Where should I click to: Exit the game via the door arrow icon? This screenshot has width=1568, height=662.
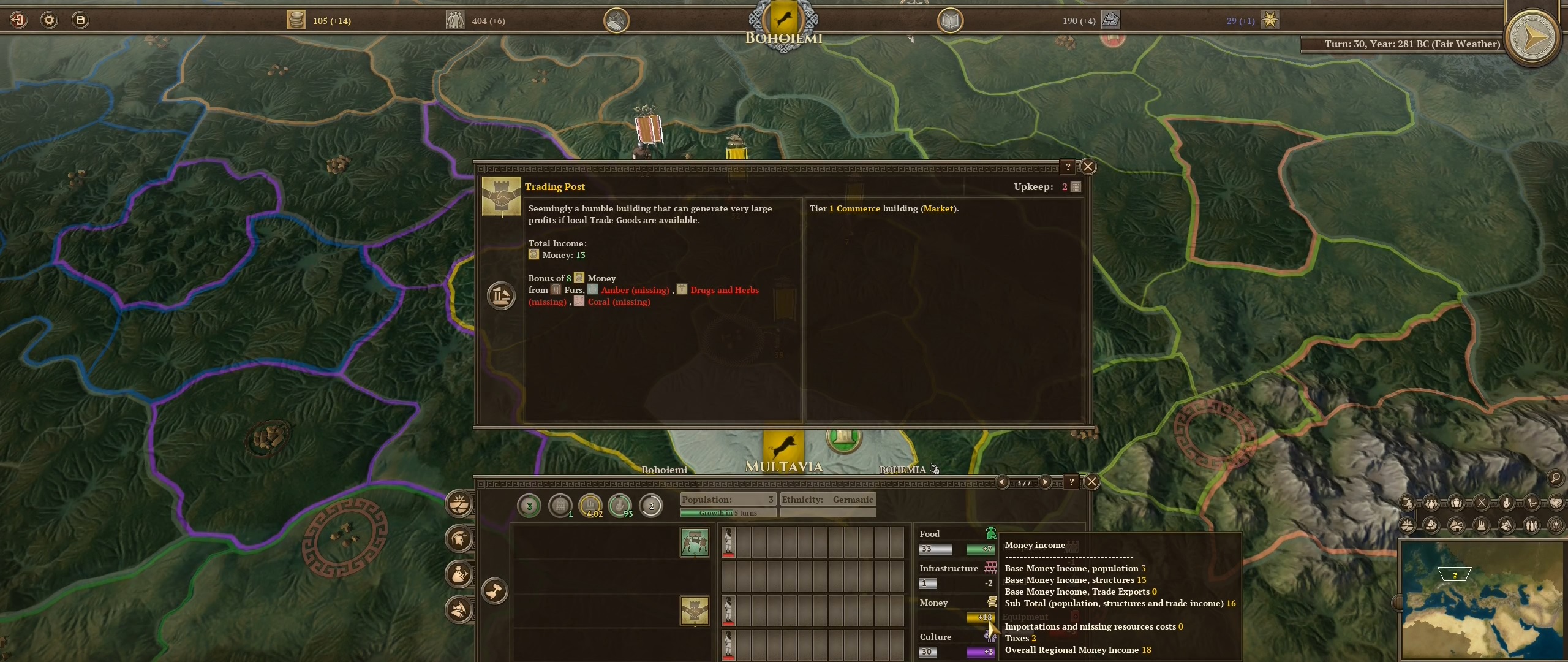pyautogui.click(x=18, y=20)
